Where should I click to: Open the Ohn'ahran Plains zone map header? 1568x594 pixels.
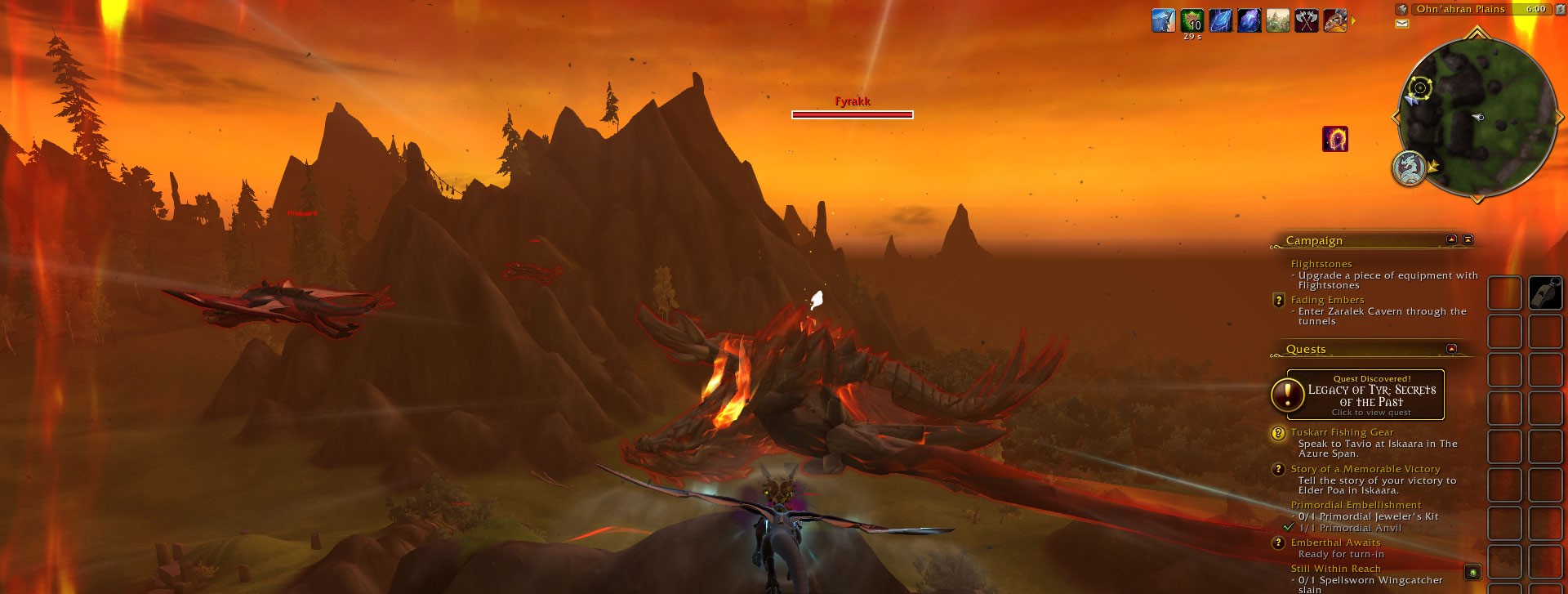[x=1460, y=9]
